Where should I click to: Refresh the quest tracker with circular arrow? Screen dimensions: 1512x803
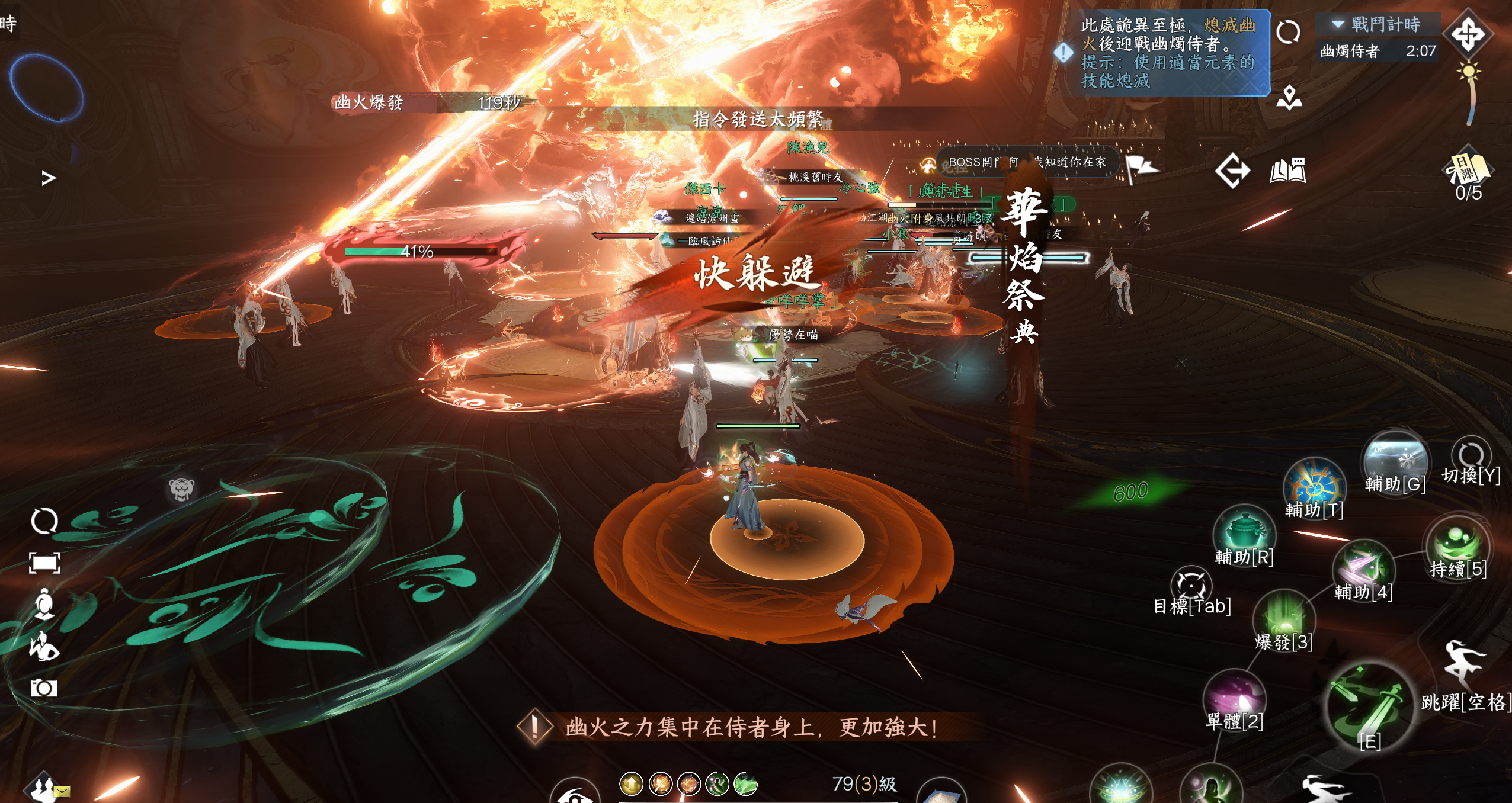point(1288,32)
